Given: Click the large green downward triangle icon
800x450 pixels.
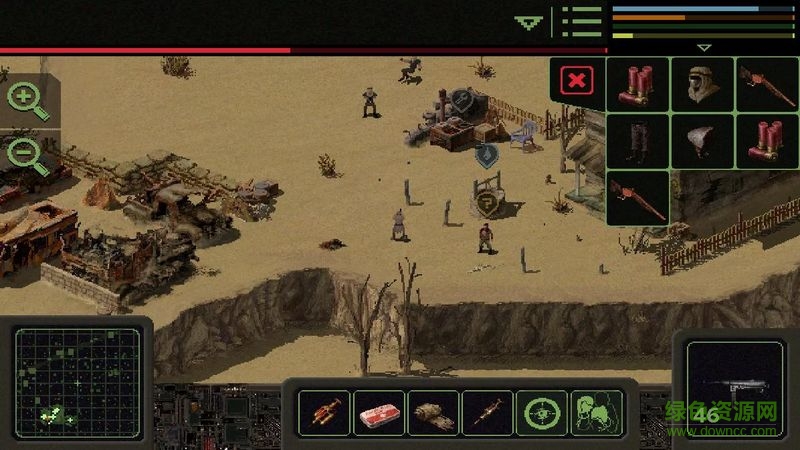Looking at the screenshot, I should 528,21.
